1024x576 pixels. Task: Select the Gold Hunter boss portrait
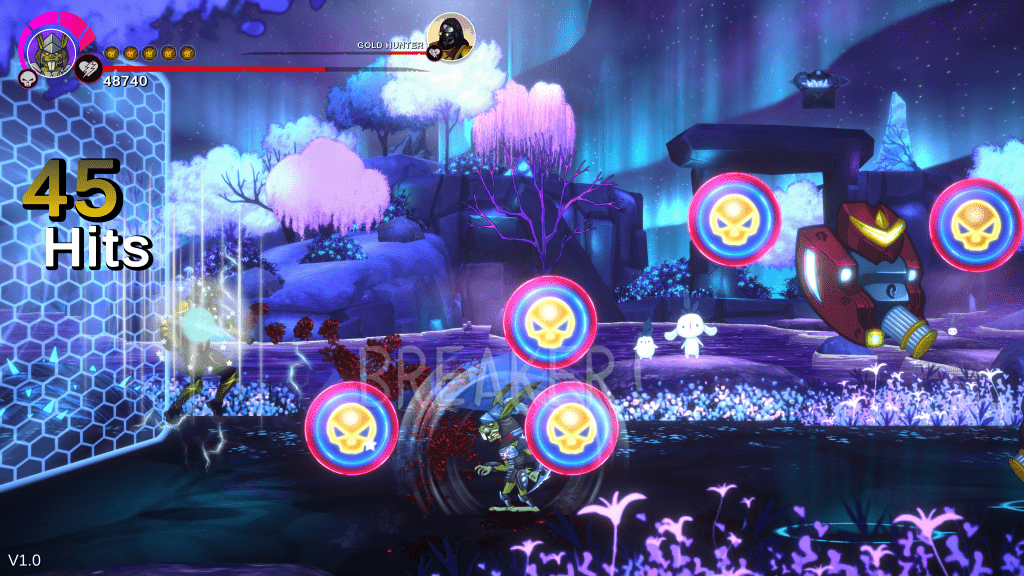pyautogui.click(x=450, y=37)
